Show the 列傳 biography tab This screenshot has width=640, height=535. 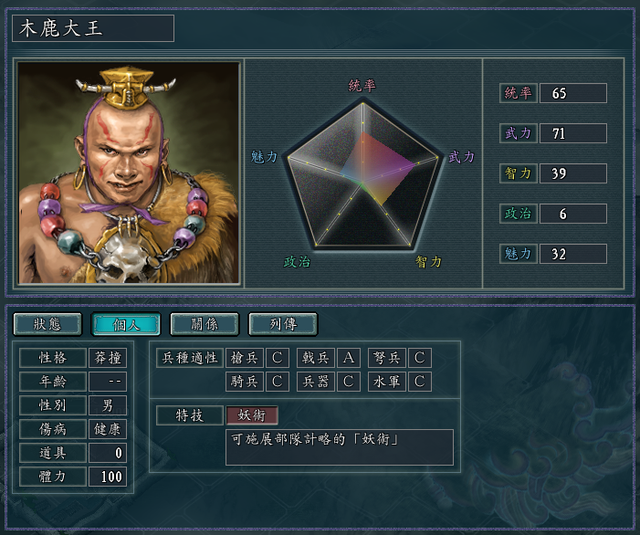click(282, 324)
